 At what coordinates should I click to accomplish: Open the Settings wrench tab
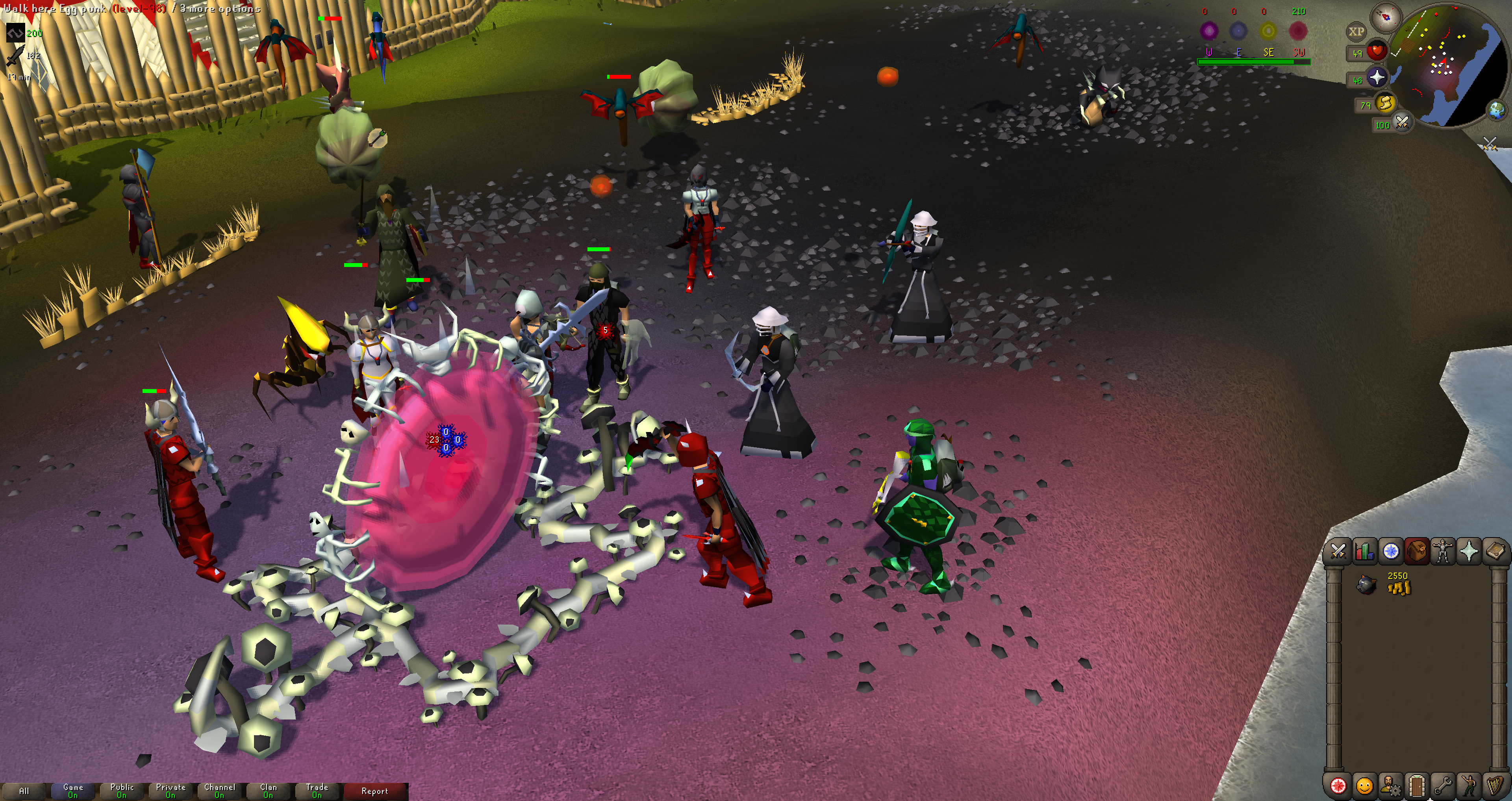click(x=1443, y=785)
